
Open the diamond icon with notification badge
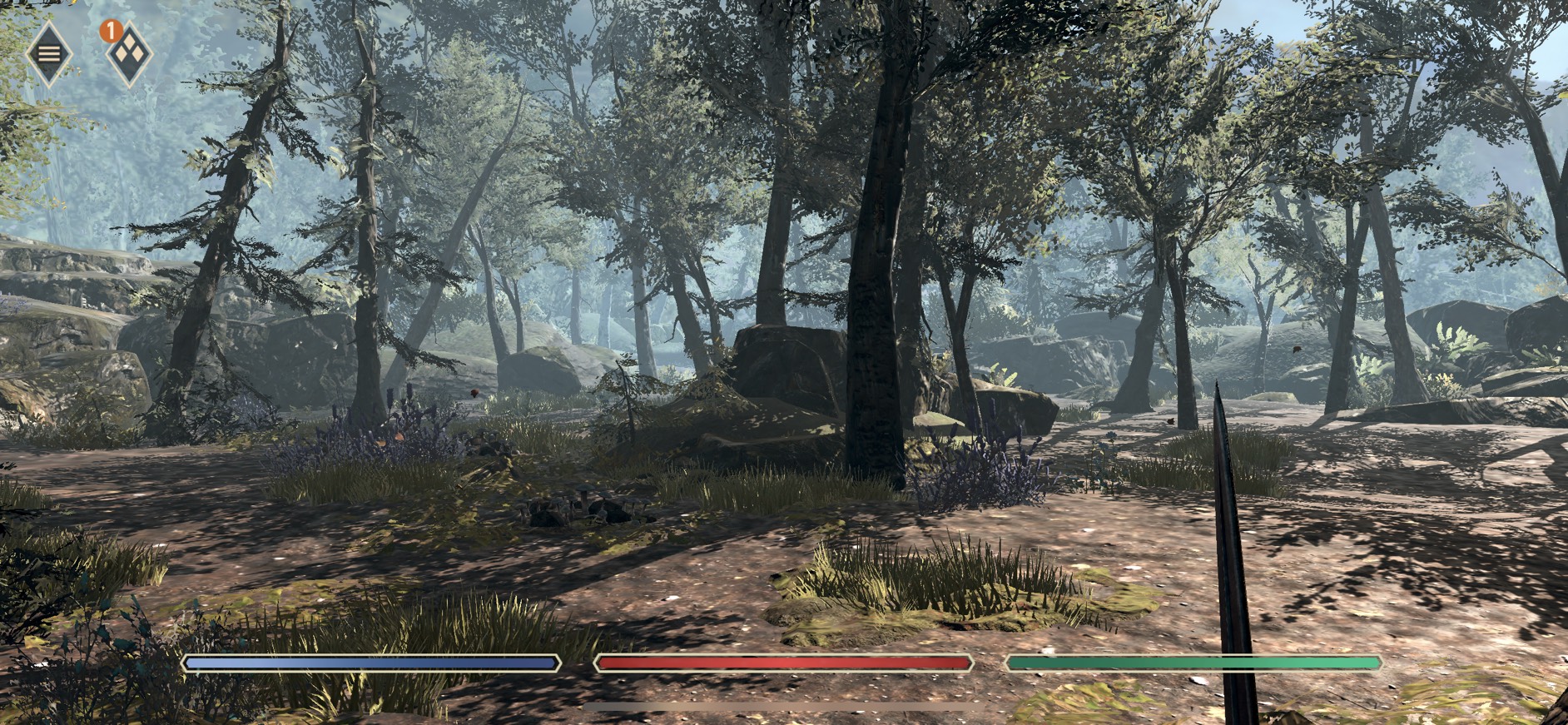pyautogui.click(x=130, y=55)
